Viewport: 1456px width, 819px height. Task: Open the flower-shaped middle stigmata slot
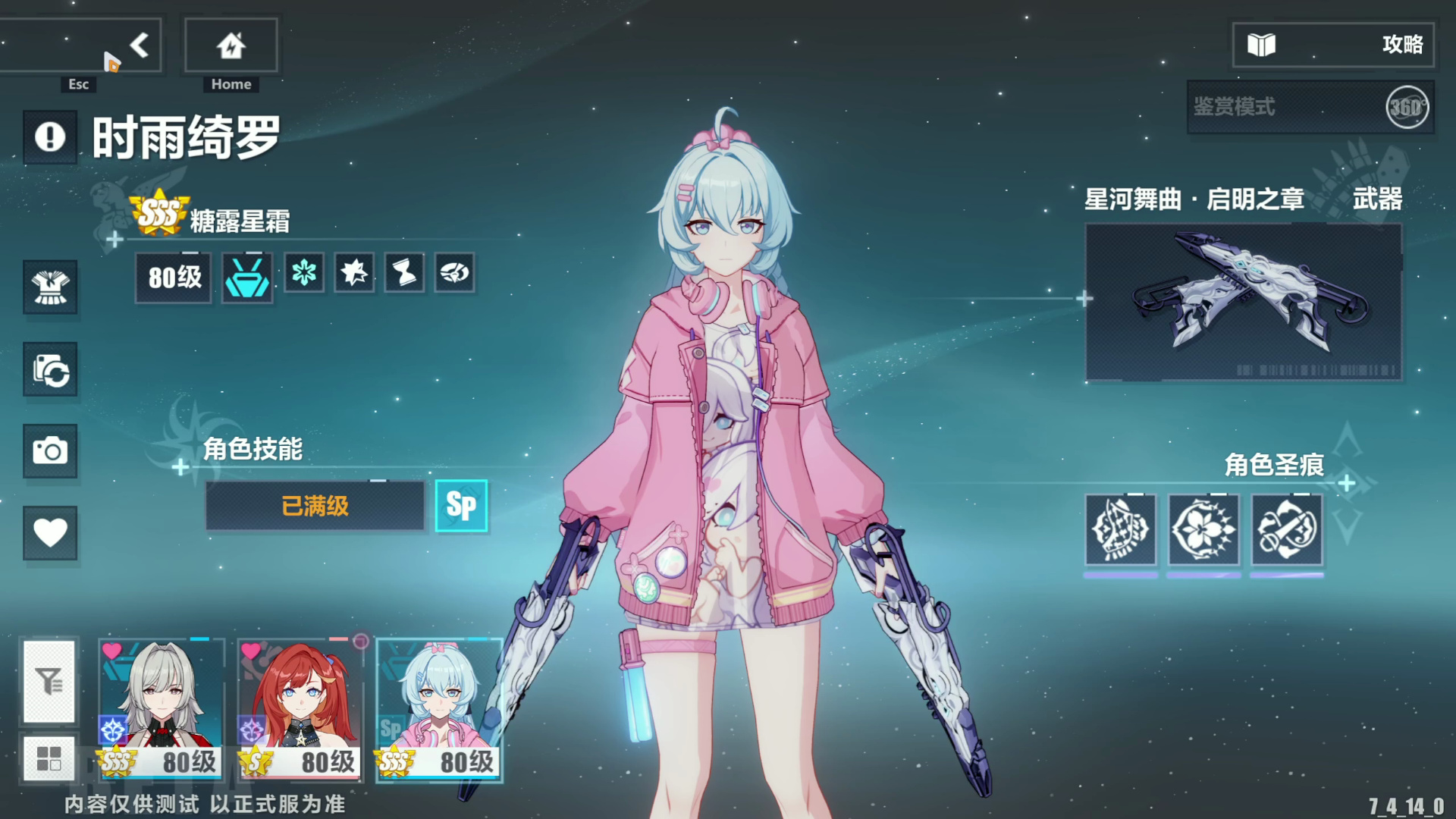coord(1203,529)
